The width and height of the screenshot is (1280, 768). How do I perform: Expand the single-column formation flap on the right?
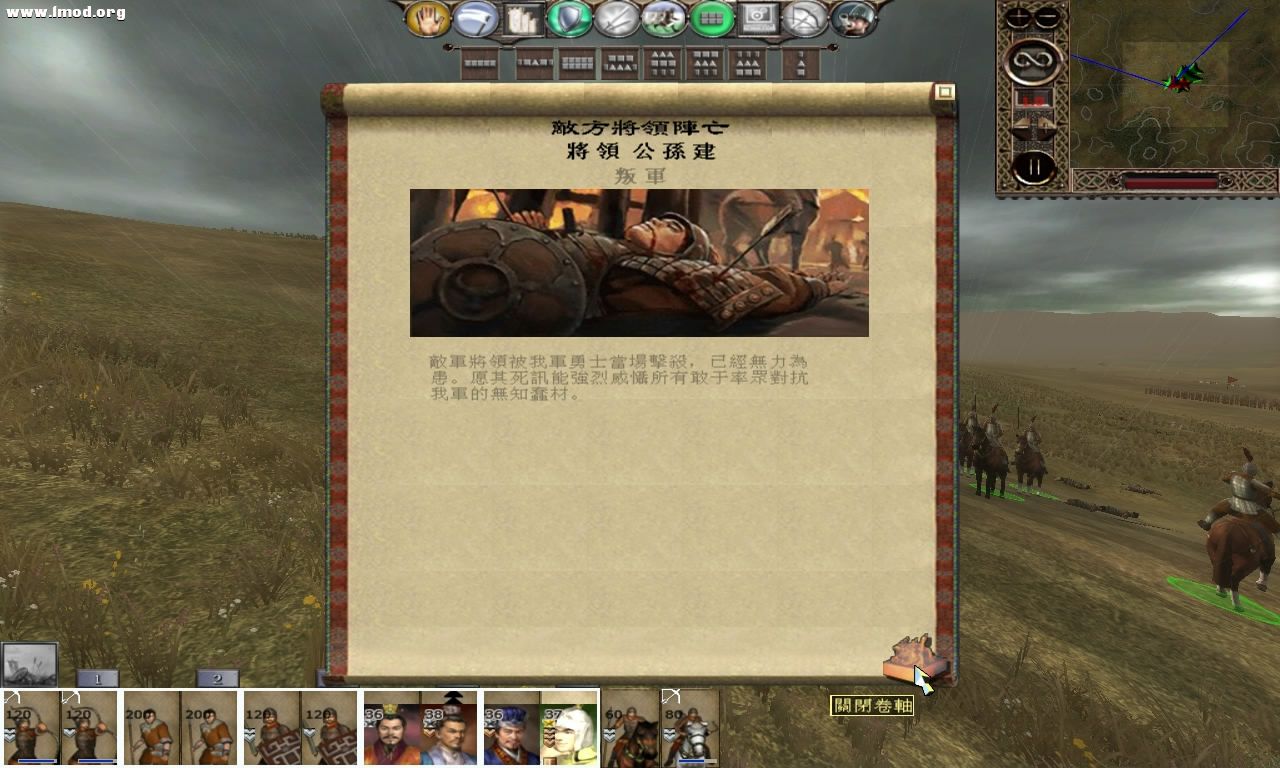pos(799,66)
